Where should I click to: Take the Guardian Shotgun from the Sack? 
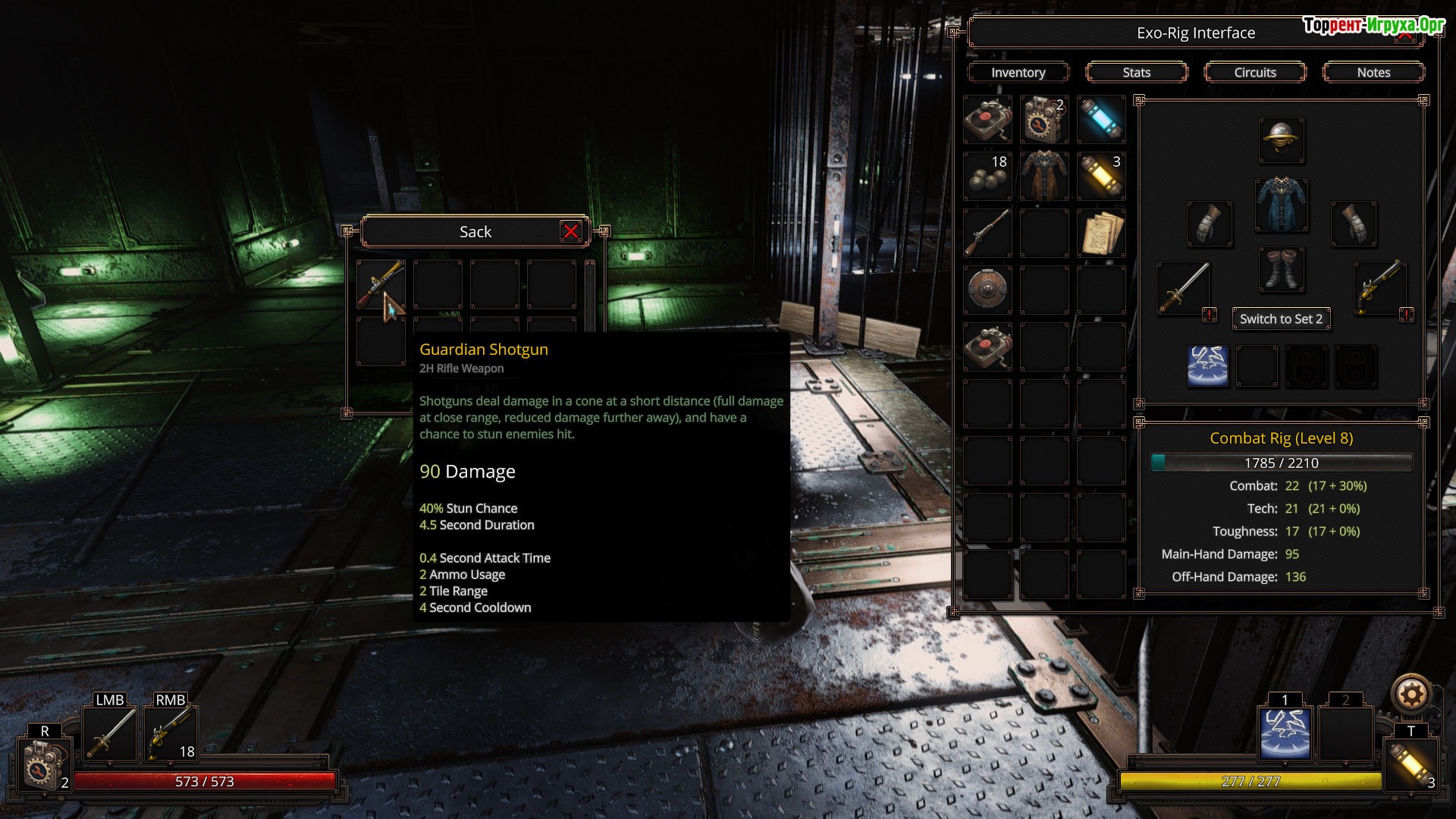381,286
